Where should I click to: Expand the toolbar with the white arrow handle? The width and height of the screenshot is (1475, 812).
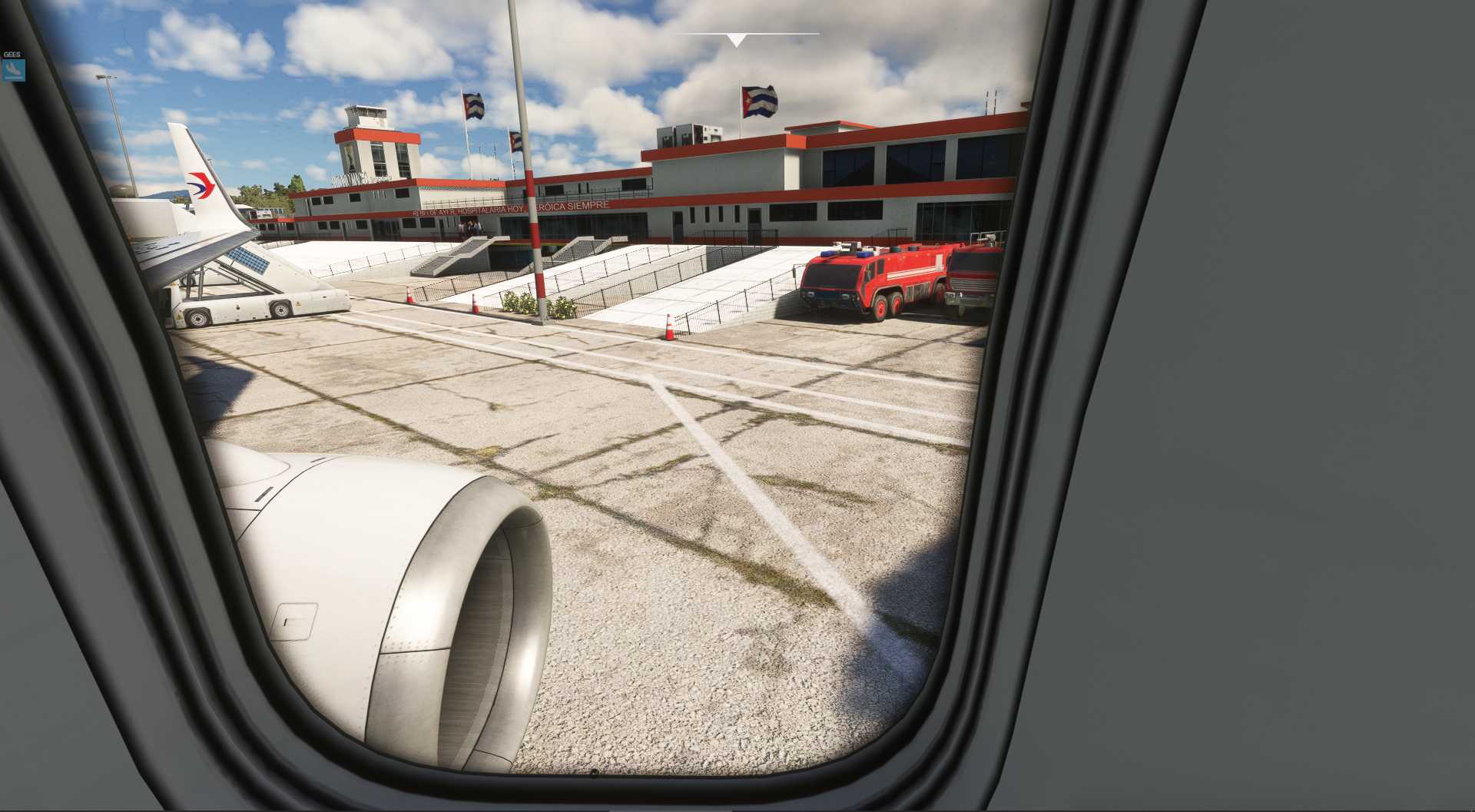click(736, 40)
